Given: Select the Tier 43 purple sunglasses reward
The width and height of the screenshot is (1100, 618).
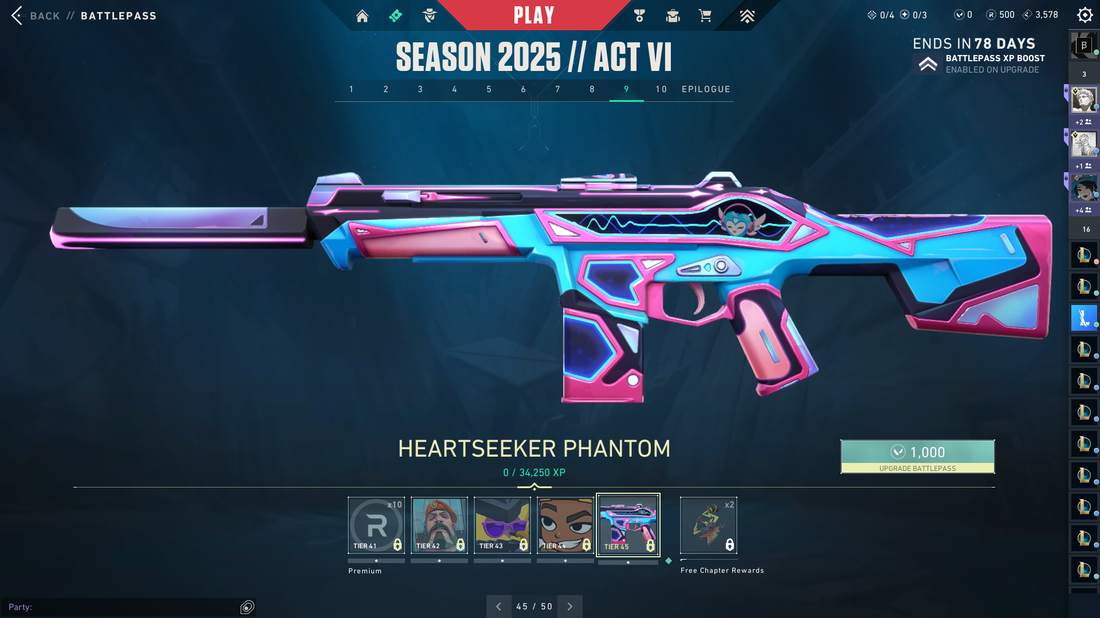Looking at the screenshot, I should coord(502,525).
